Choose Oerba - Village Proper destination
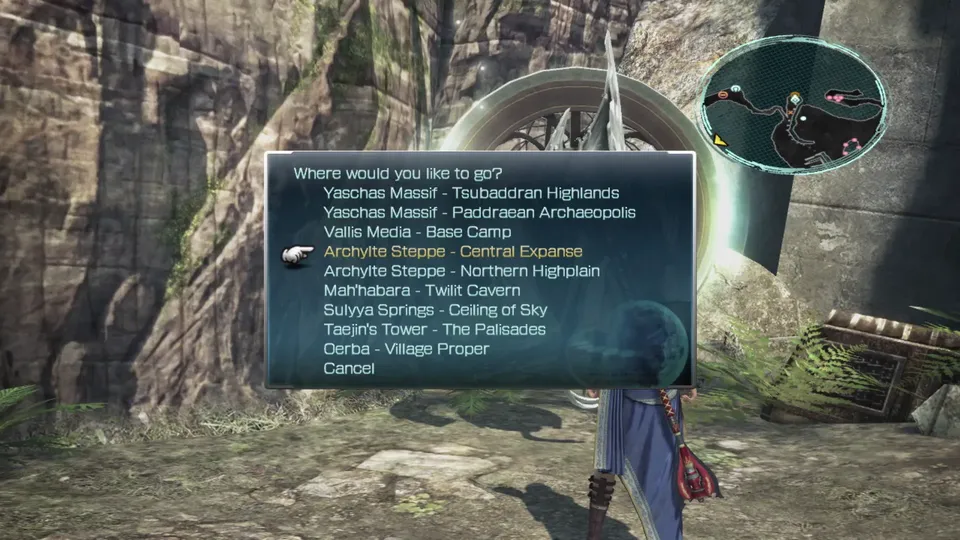 click(406, 349)
